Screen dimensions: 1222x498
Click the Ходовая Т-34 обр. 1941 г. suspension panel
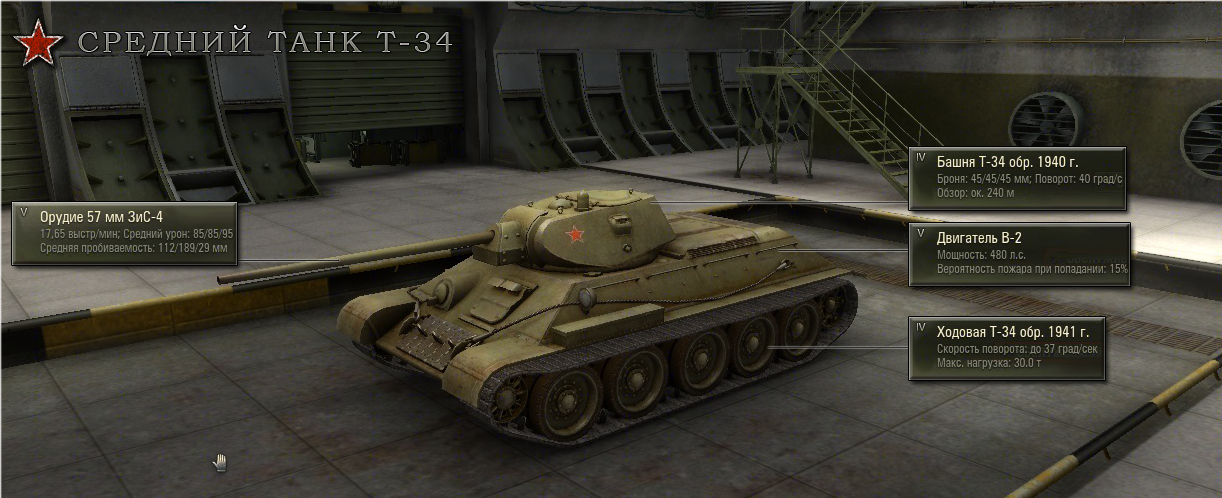(1006, 348)
